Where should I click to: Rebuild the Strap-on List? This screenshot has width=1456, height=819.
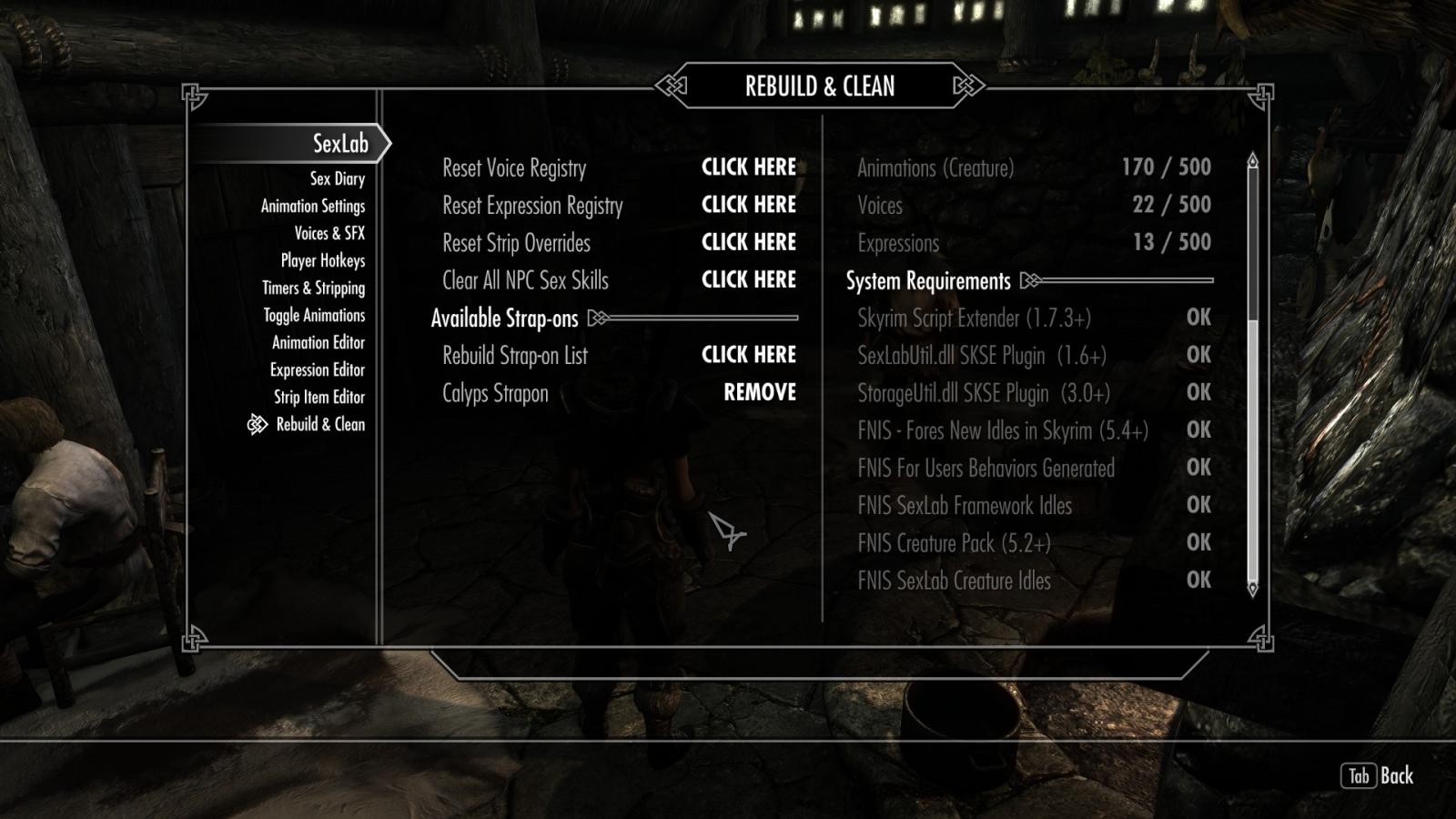click(748, 355)
